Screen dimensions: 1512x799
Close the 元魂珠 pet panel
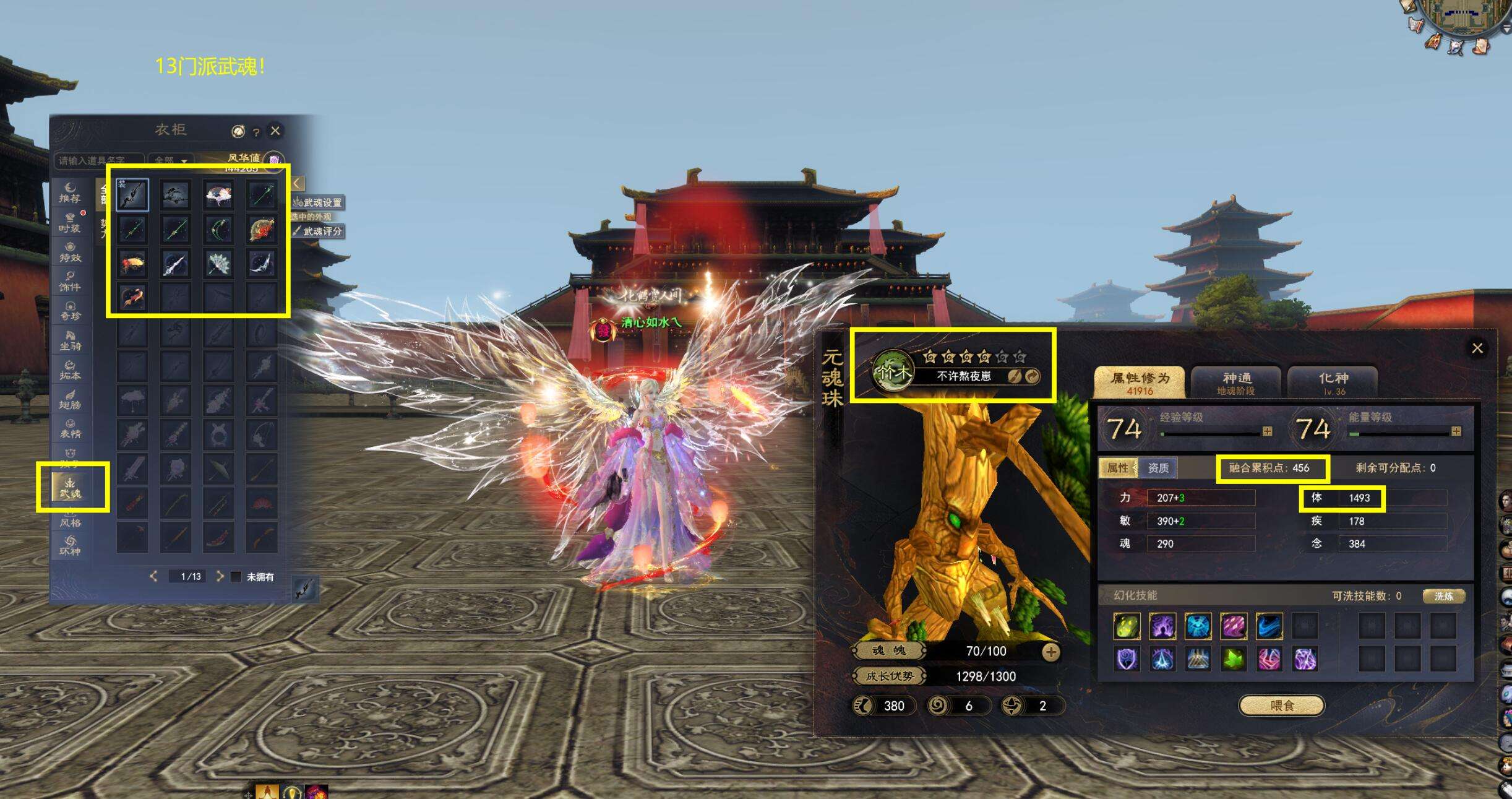(x=1477, y=348)
